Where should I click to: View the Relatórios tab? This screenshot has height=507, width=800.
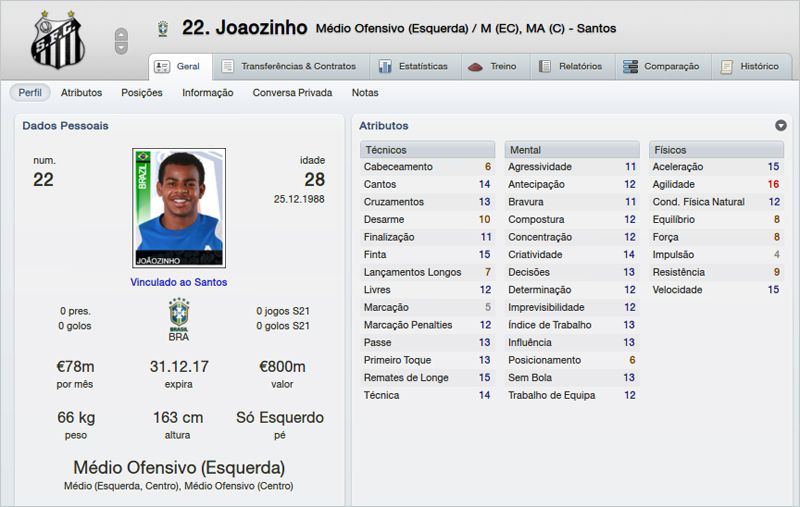pos(570,67)
